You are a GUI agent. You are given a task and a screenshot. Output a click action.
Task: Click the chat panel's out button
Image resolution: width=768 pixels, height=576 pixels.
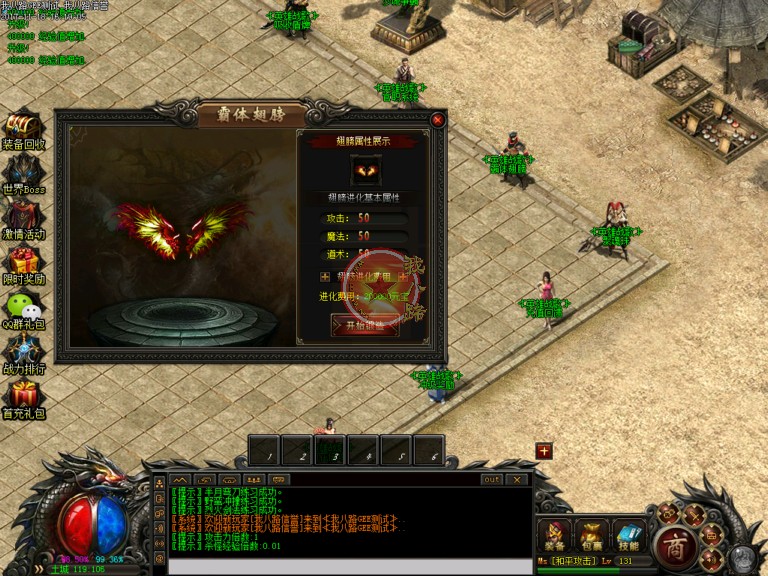(x=491, y=480)
